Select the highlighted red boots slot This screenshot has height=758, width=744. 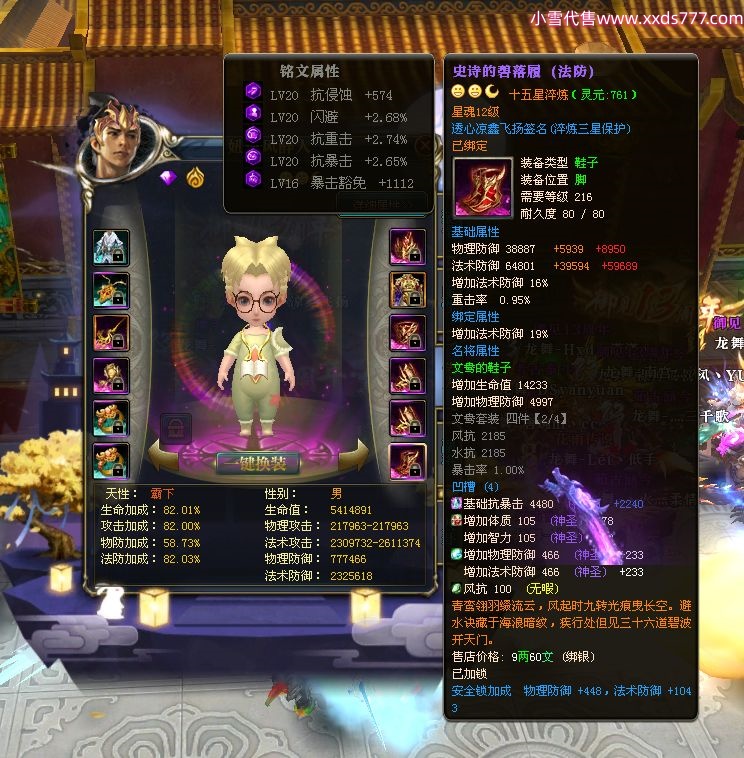[x=407, y=461]
